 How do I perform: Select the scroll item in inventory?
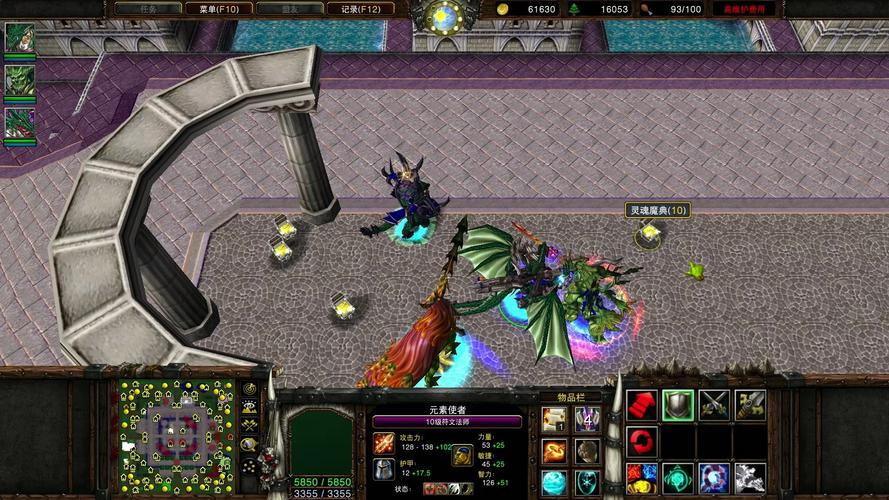click(x=555, y=419)
